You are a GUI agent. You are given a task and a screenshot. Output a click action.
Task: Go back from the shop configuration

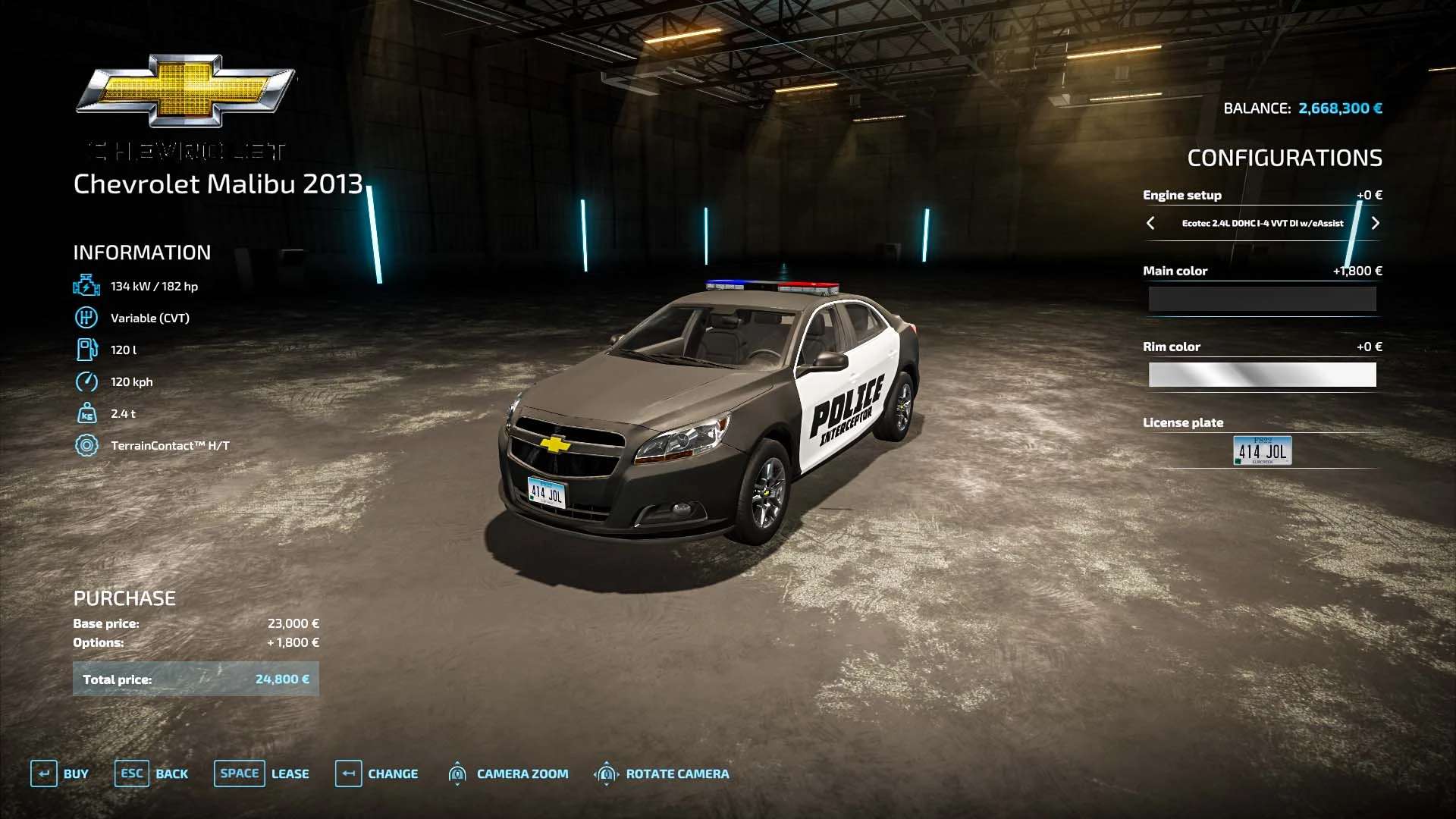click(x=151, y=773)
